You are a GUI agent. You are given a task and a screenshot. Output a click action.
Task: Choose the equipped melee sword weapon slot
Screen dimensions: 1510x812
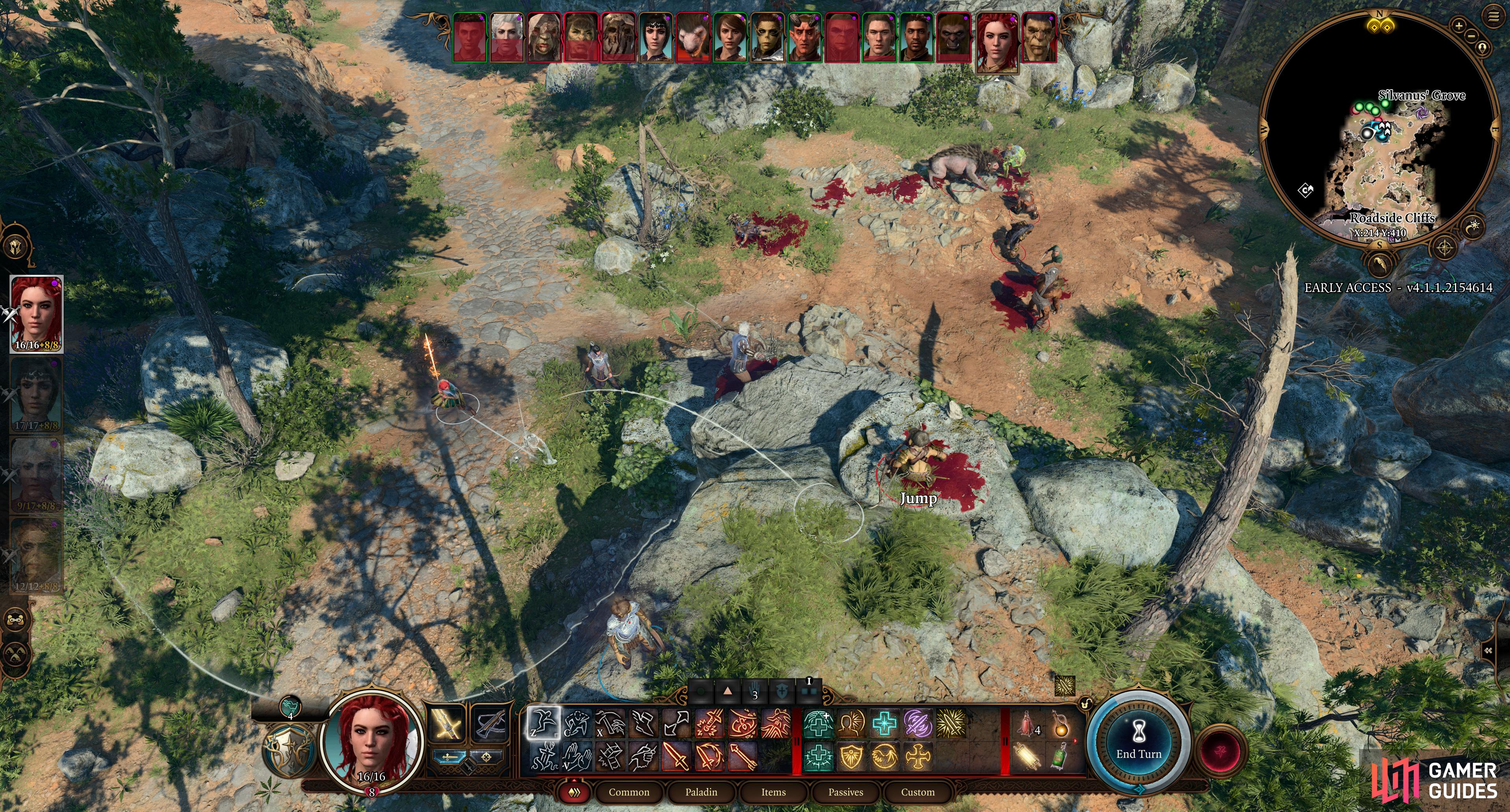448,724
